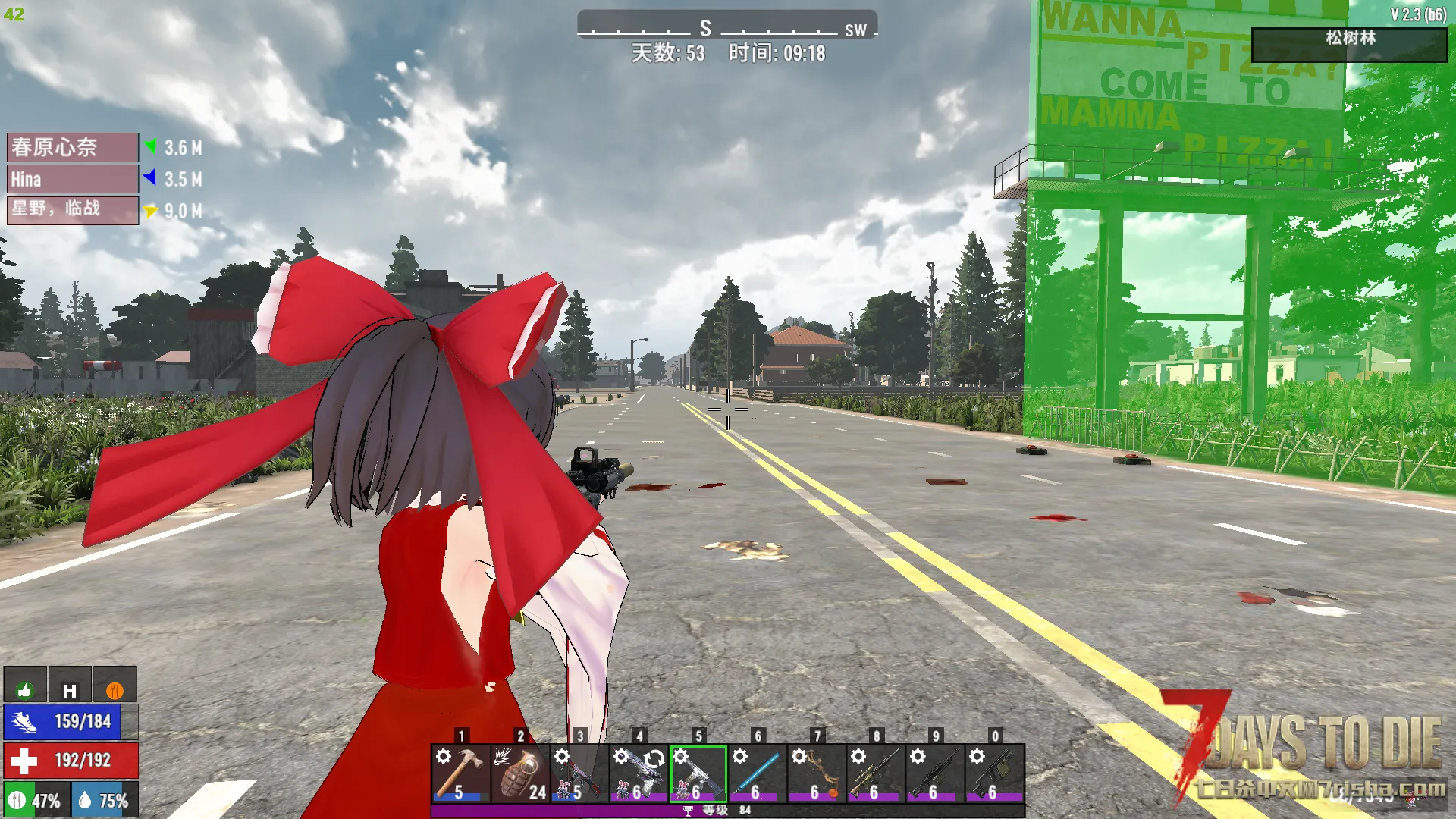Choose the scoped sniper rifle in slot 8

[875, 773]
